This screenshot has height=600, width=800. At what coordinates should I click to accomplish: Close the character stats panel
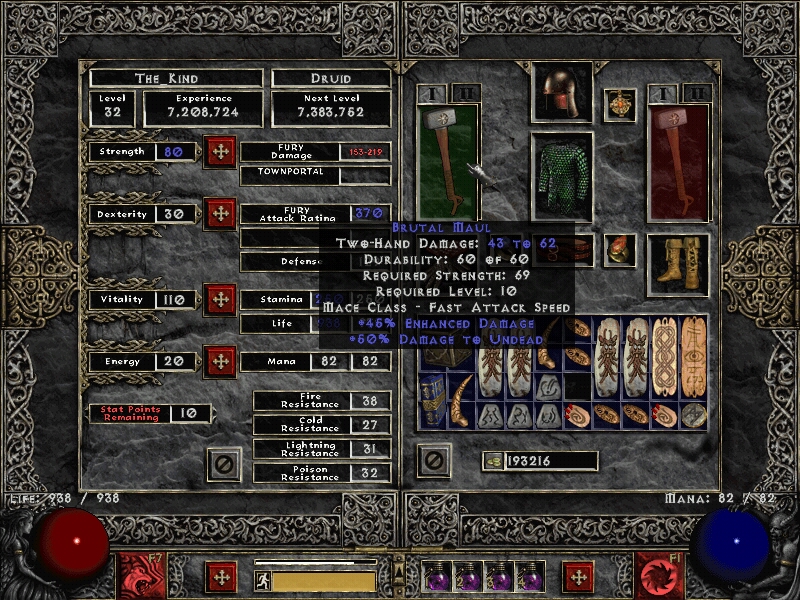pyautogui.click(x=224, y=464)
